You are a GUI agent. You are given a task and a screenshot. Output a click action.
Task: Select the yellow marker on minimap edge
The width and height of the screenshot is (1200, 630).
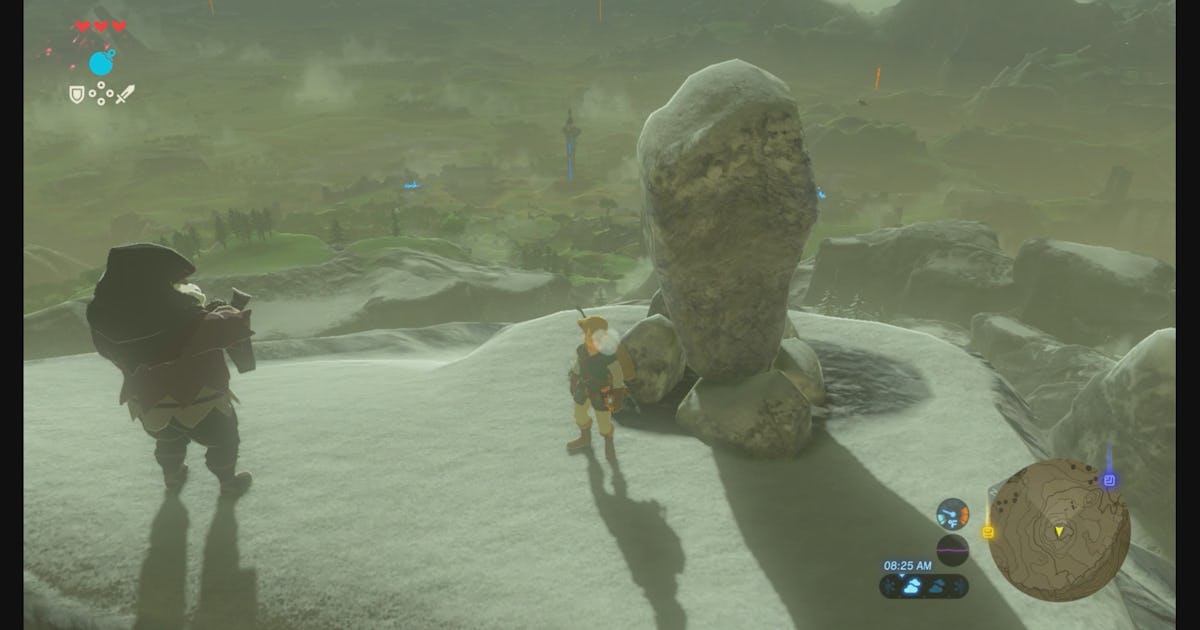988,533
